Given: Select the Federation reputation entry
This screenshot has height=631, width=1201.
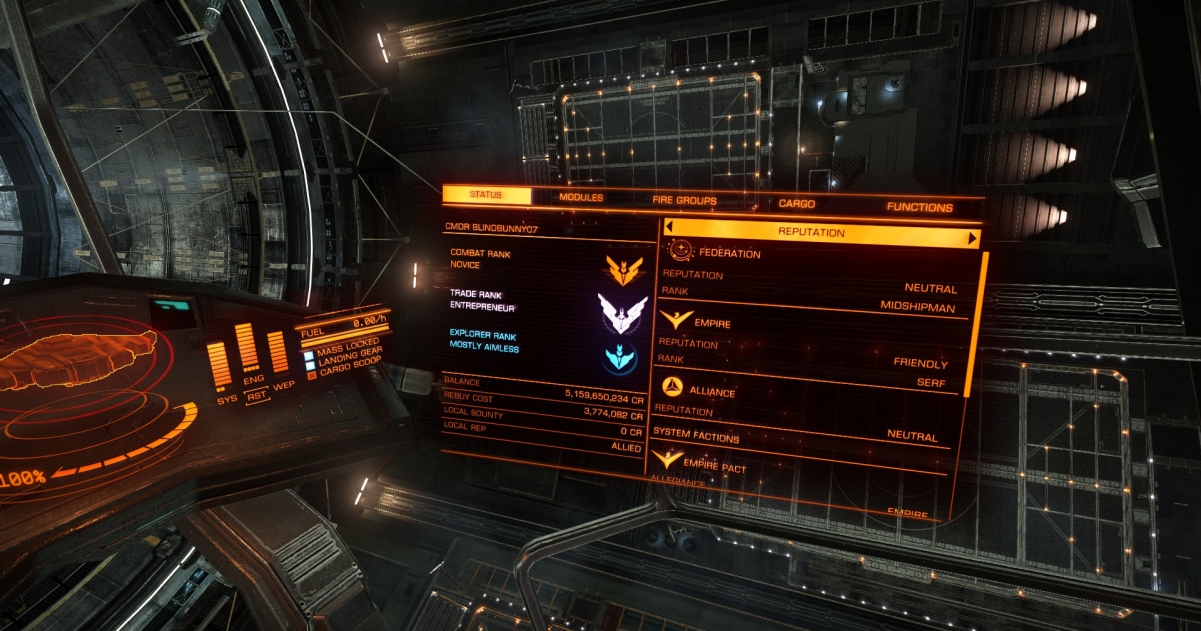Looking at the screenshot, I should [729, 254].
